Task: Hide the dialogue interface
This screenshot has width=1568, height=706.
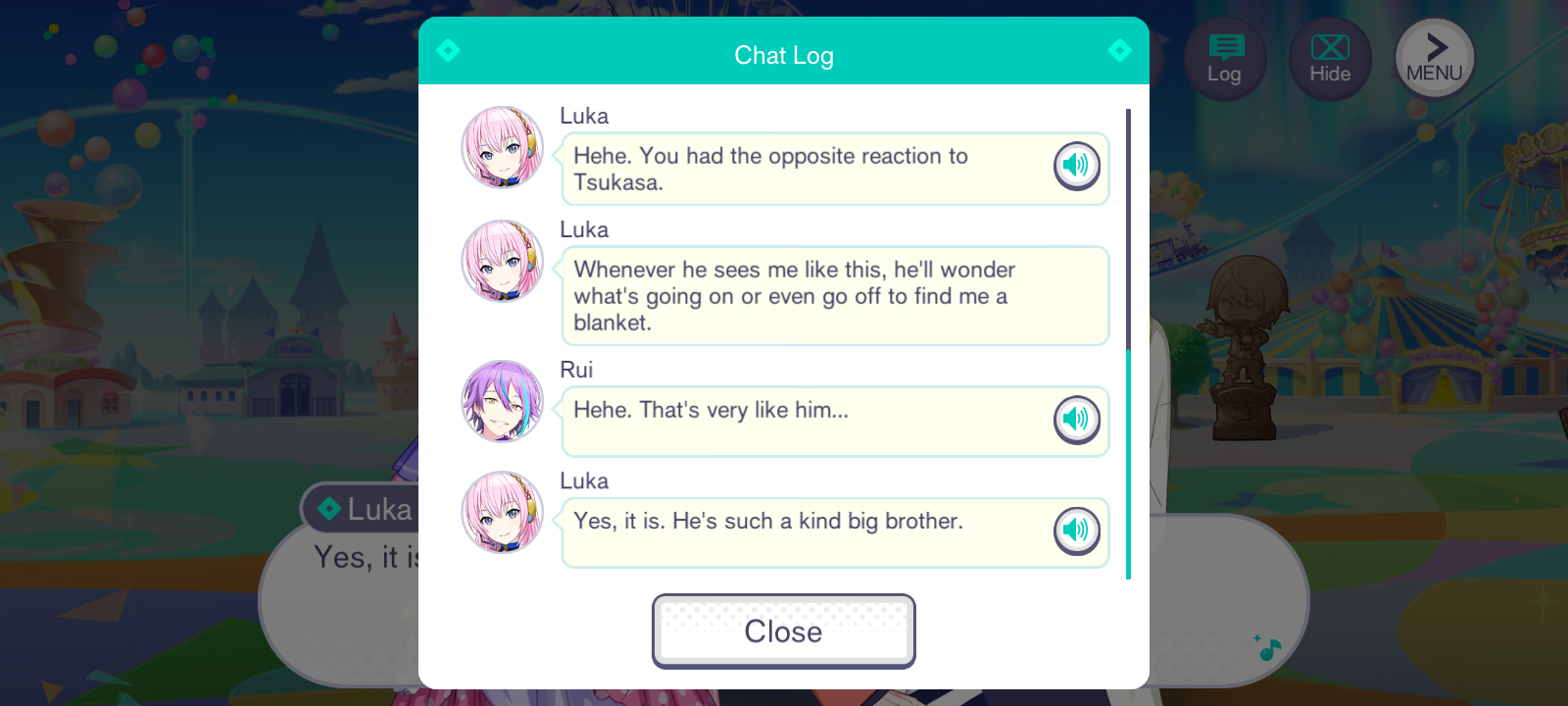Action: (x=1329, y=57)
